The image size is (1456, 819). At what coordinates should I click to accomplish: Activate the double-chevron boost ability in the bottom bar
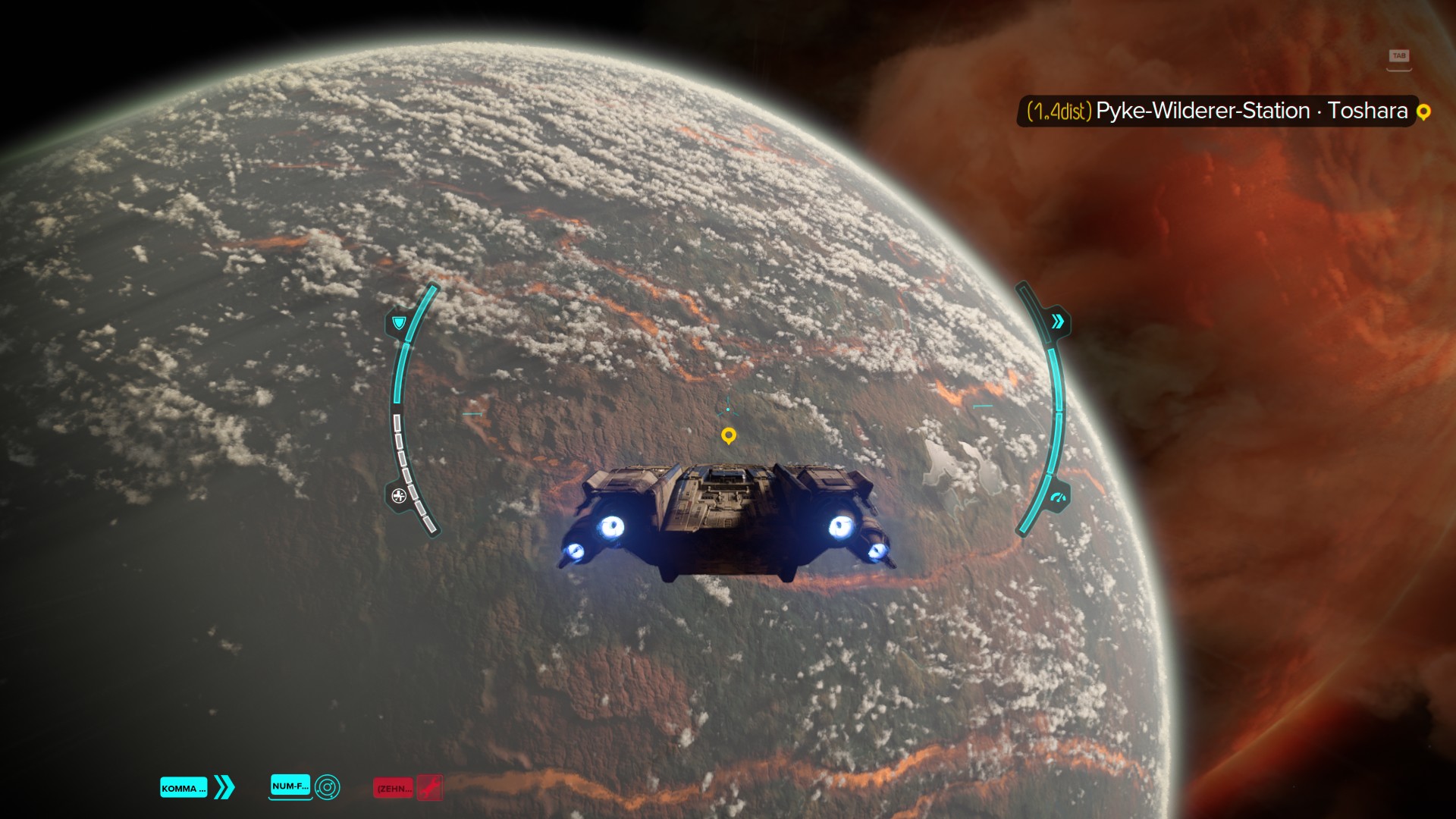click(224, 787)
